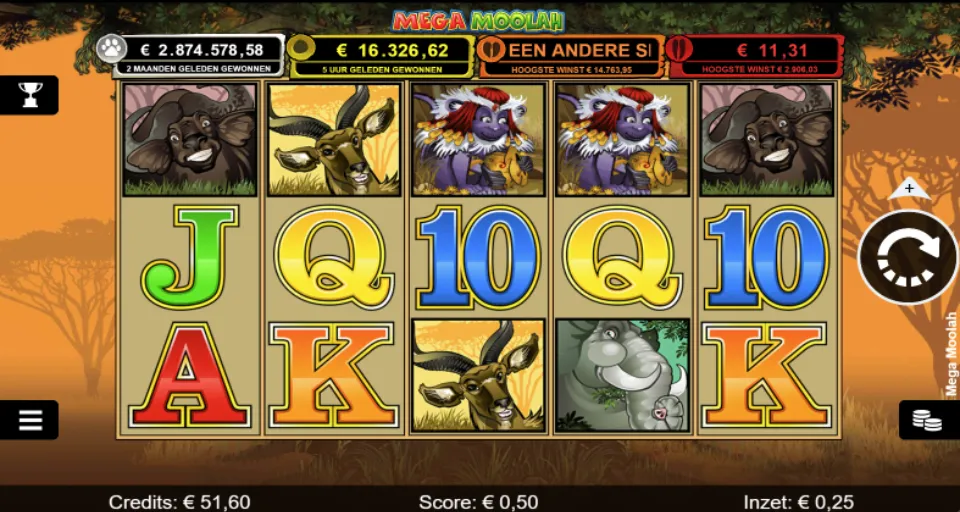View the Mini jackpot € 11,31 panel
Viewport: 960px width, 512px height.
755,55
